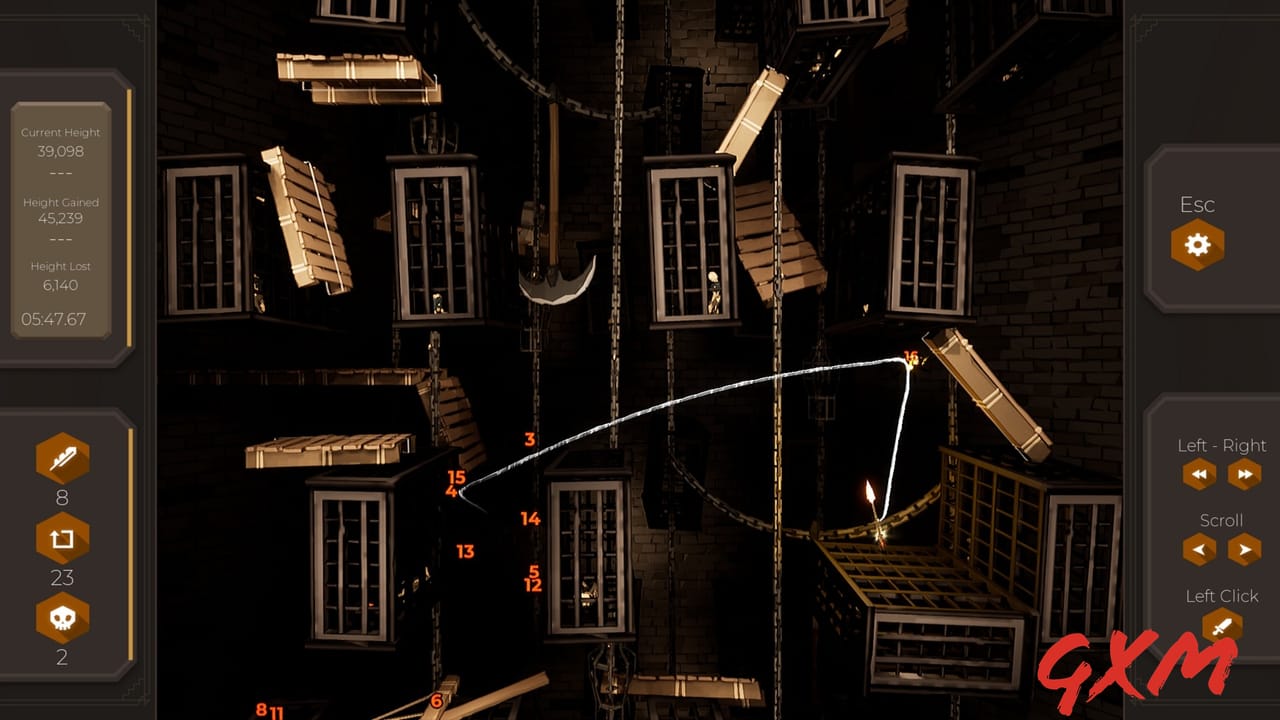1280x720 pixels.
Task: Click the Scroll control label
Action: click(1222, 520)
